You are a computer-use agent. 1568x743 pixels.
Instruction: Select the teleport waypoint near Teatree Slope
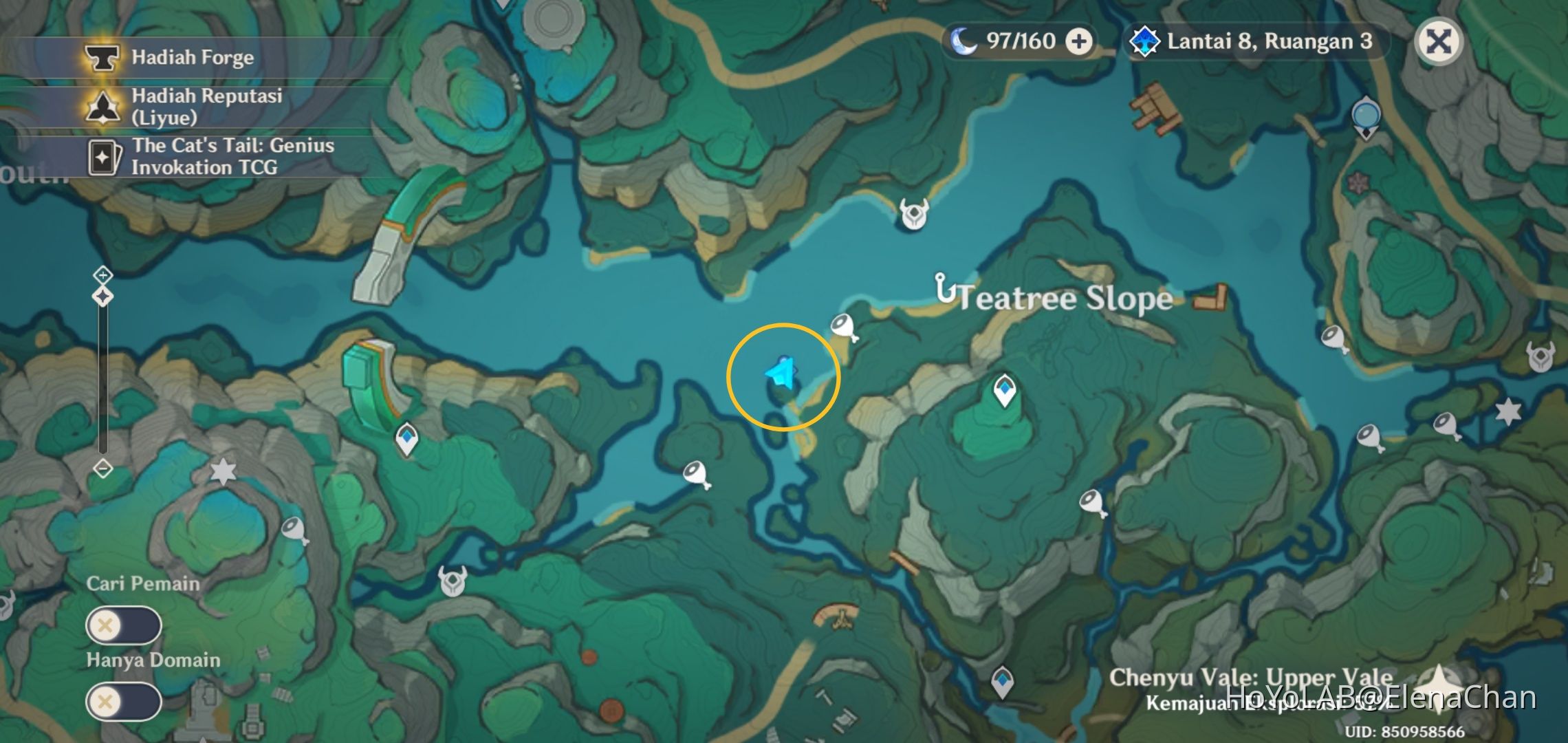pos(1004,390)
